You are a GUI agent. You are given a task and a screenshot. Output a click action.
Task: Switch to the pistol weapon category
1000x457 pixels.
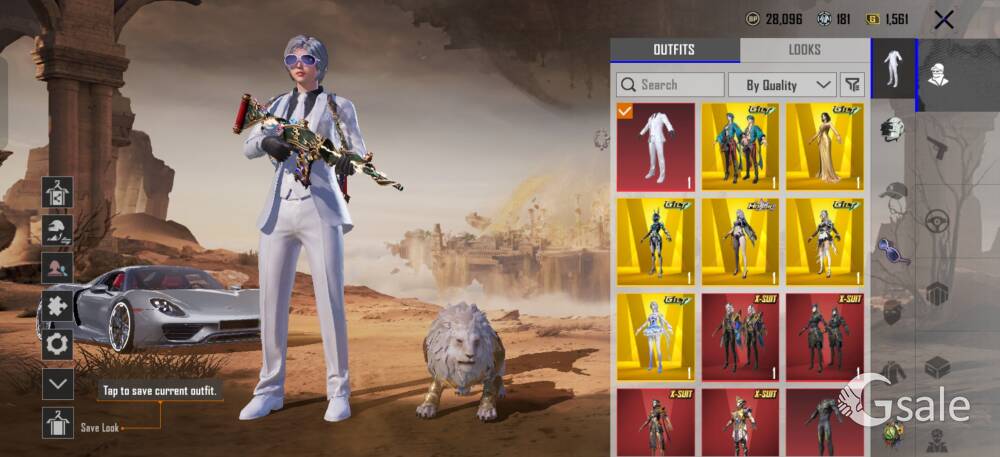(937, 147)
